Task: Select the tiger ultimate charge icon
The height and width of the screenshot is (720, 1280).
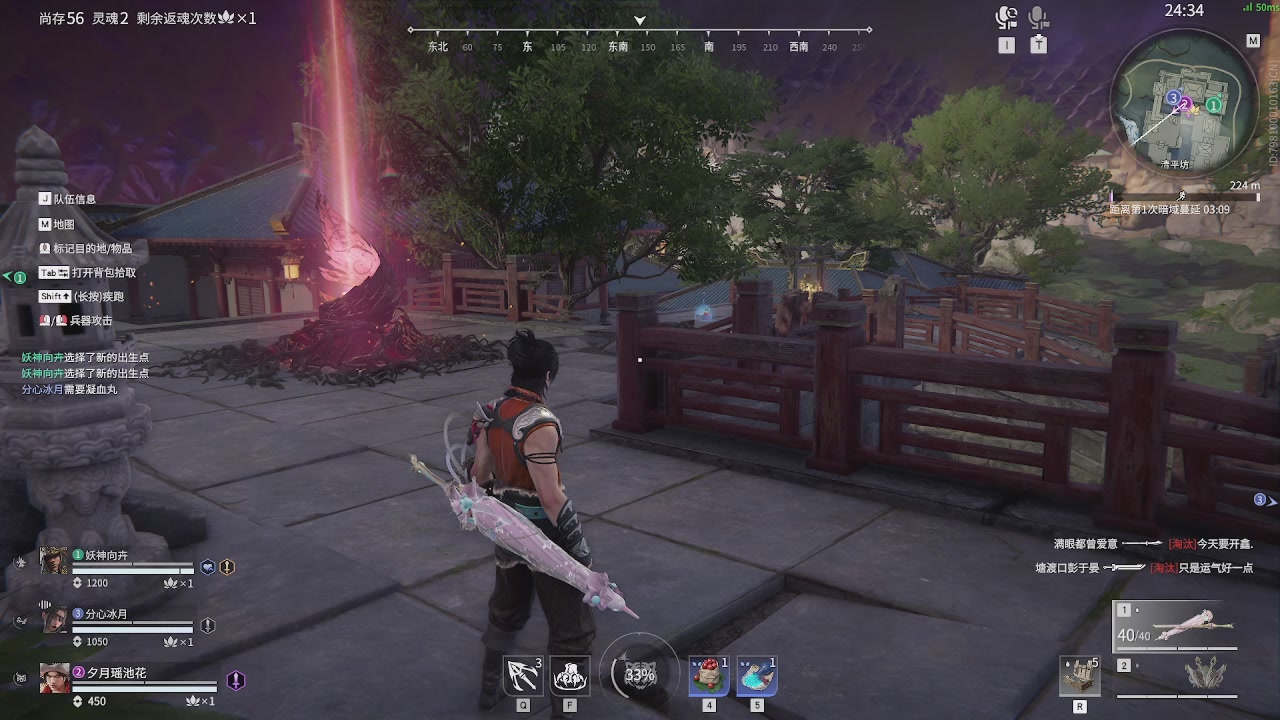Action: [x=640, y=675]
